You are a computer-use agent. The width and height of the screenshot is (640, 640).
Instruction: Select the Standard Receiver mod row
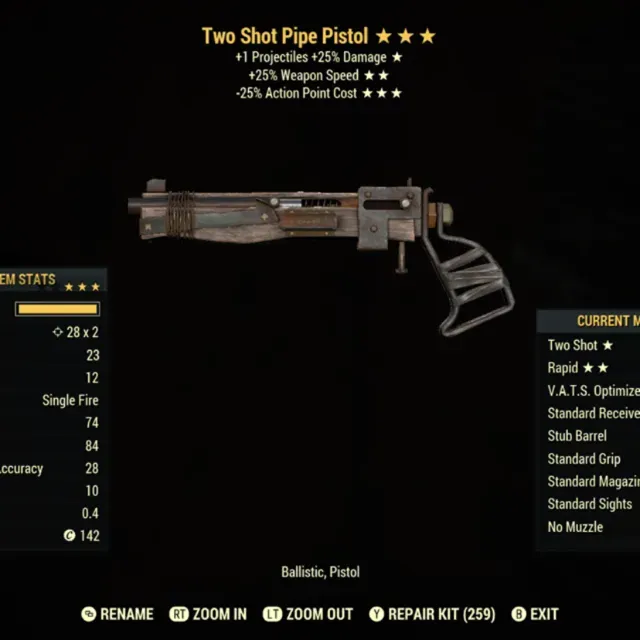tap(593, 413)
